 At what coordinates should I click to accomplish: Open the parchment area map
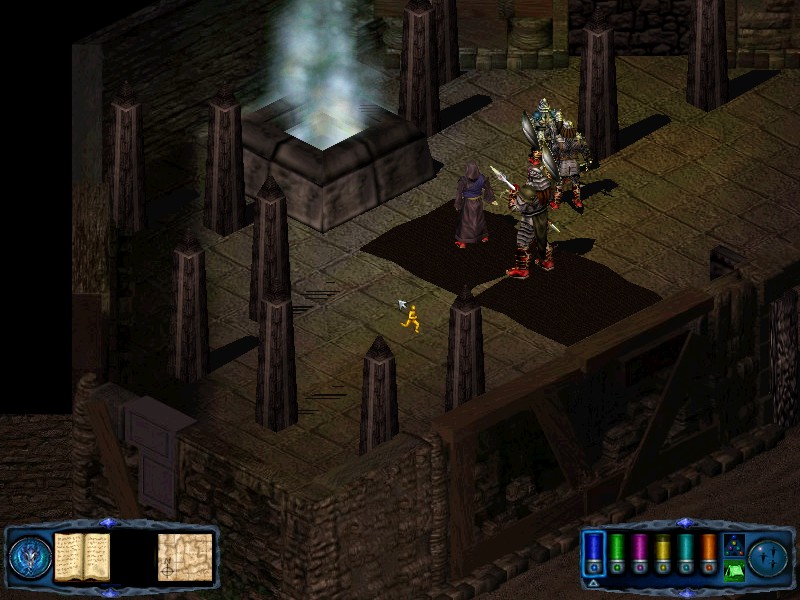click(x=185, y=557)
